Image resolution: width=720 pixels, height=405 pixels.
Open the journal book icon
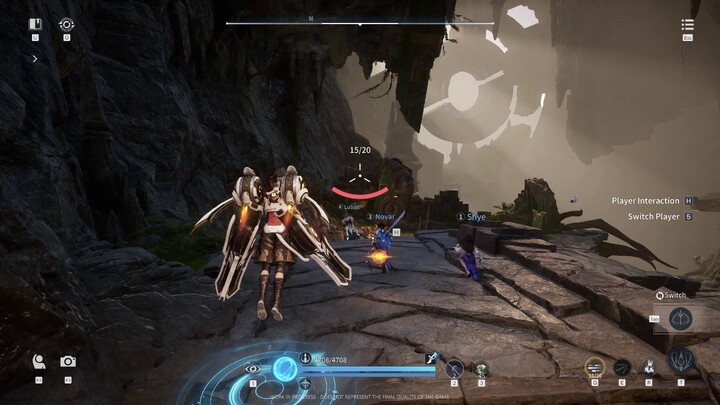click(36, 24)
